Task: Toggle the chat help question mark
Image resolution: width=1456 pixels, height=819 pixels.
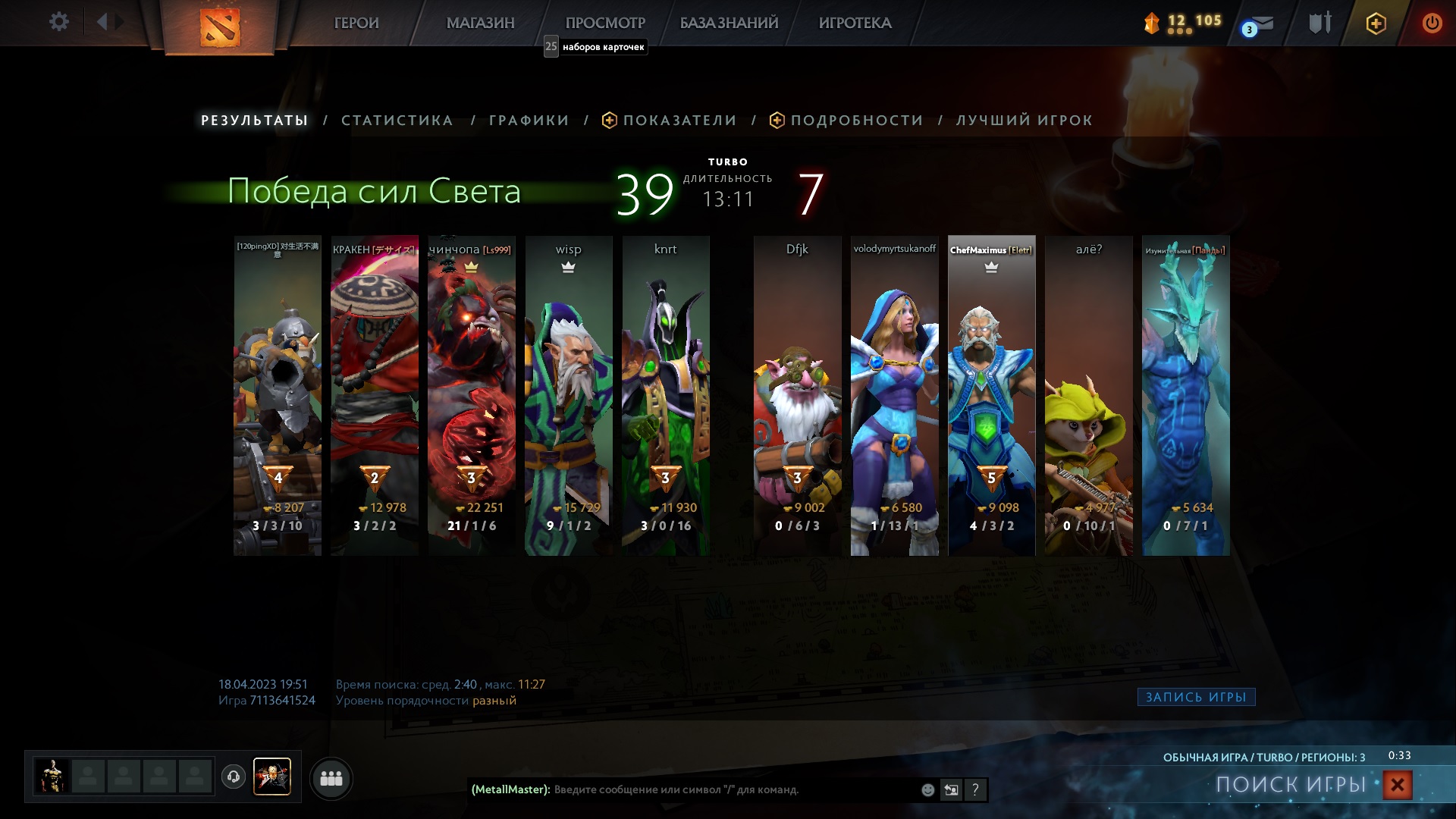Action: coord(974,790)
